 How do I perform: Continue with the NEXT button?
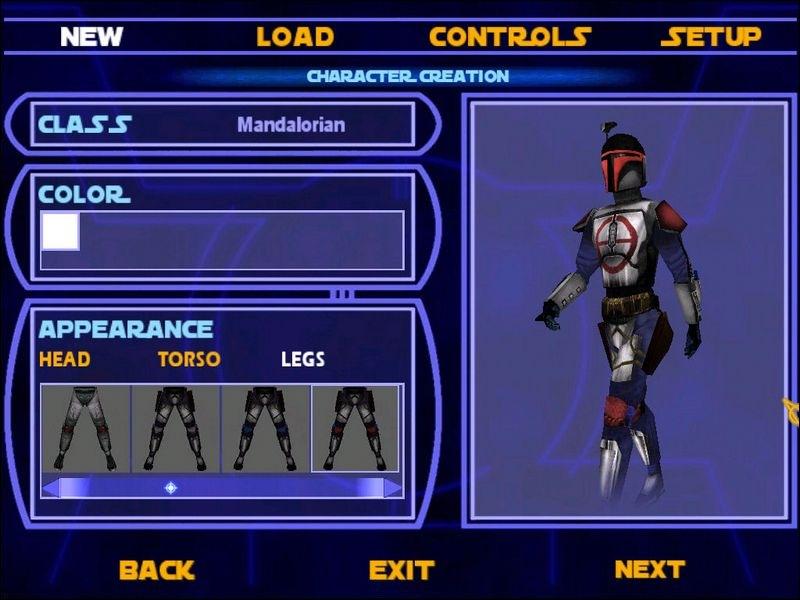(x=649, y=569)
